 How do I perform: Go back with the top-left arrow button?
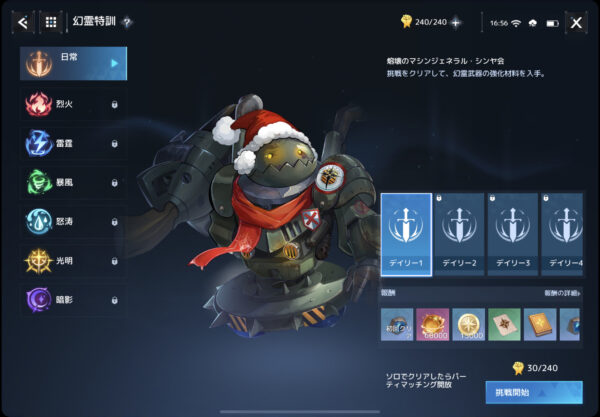22,21
